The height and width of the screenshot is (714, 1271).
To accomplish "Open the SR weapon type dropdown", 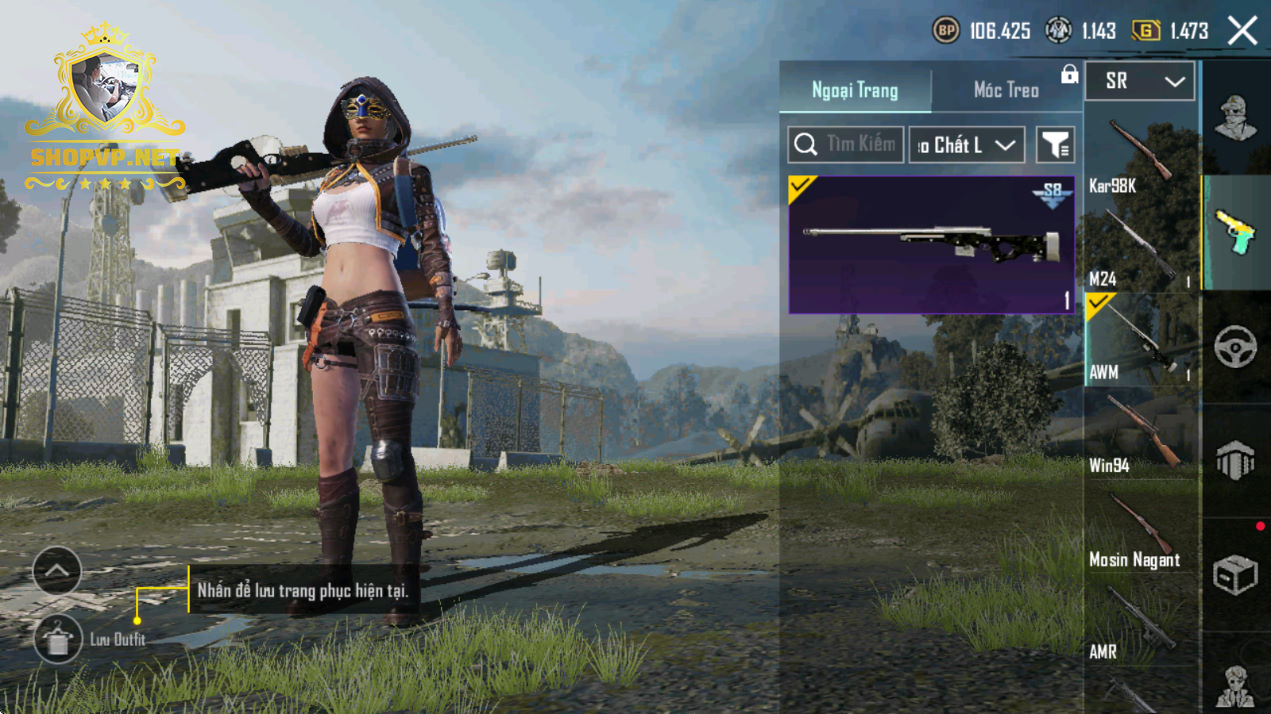I will (1139, 82).
